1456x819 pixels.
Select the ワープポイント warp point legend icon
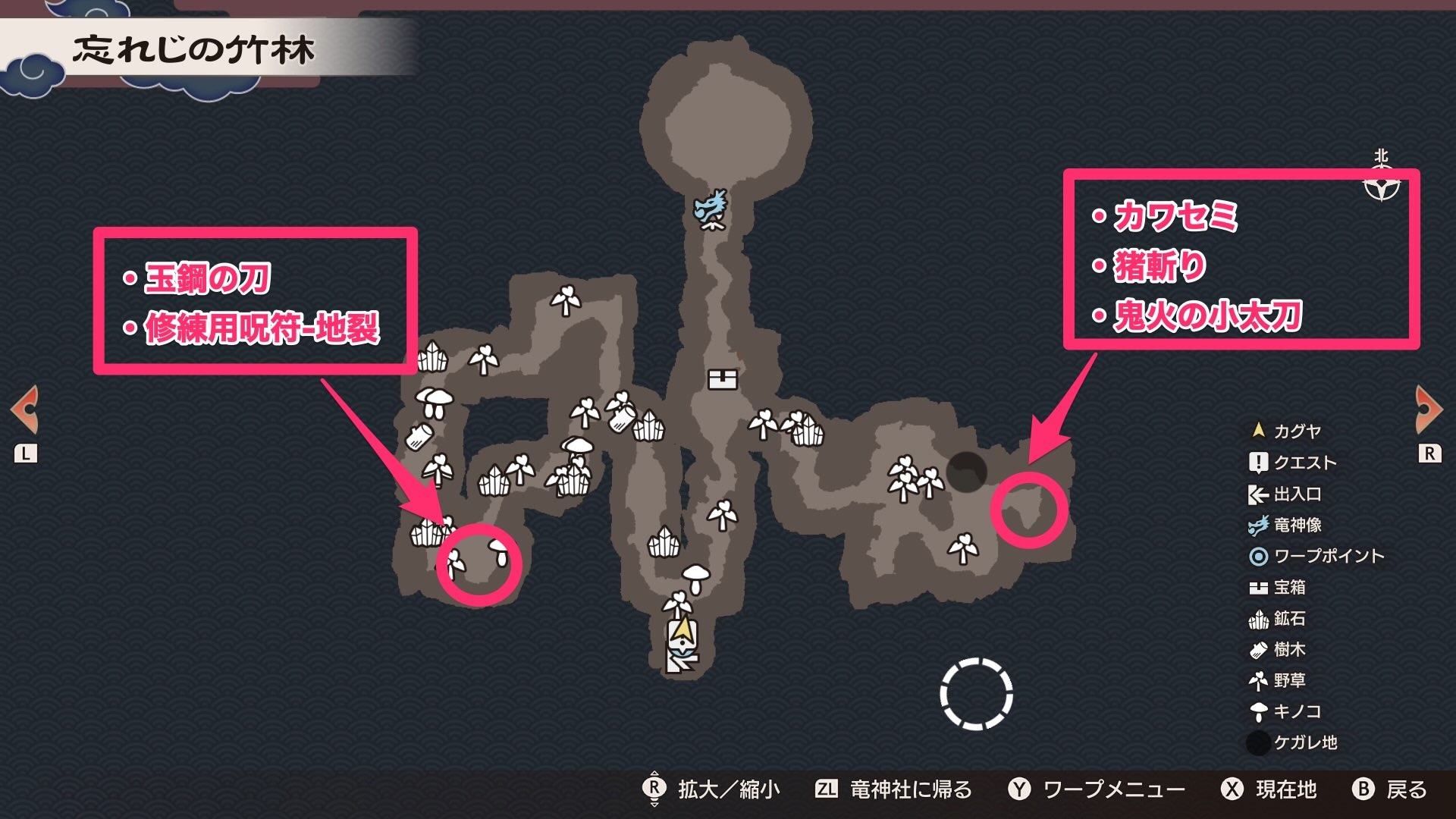point(1260,556)
